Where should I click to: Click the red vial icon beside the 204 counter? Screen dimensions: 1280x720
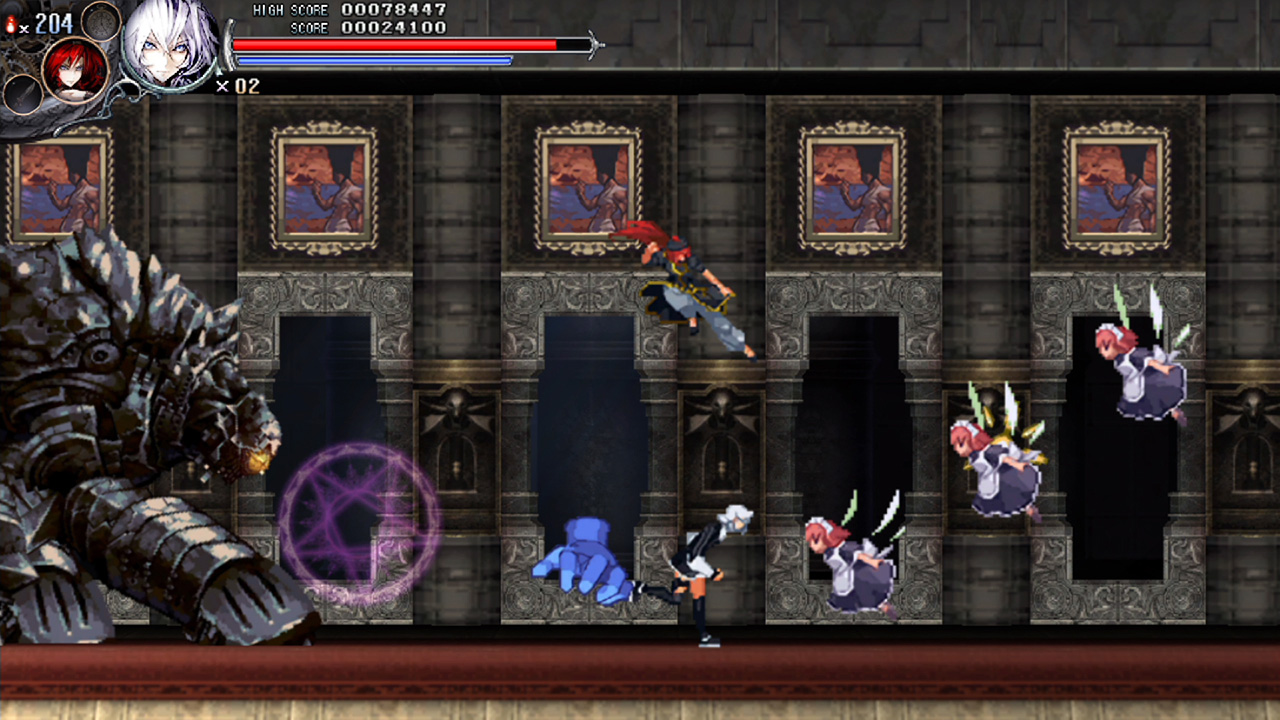[11, 25]
